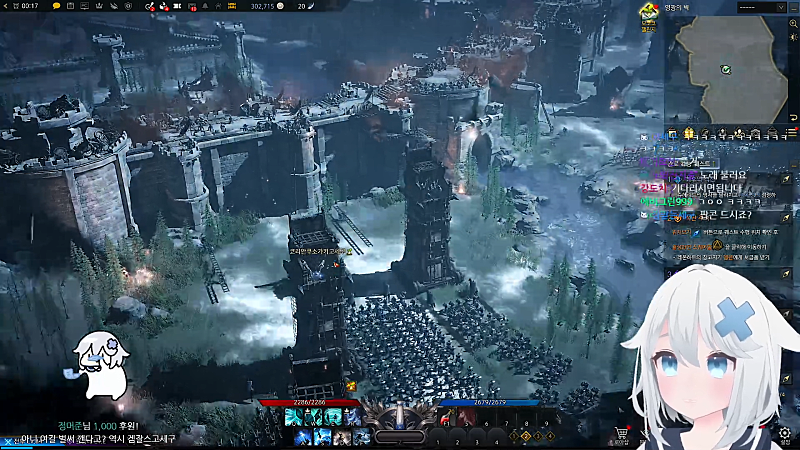Select the second highlighted preset diamond near hotbar
Image resolution: width=800 pixels, height=450 pixels.
coord(526,436)
